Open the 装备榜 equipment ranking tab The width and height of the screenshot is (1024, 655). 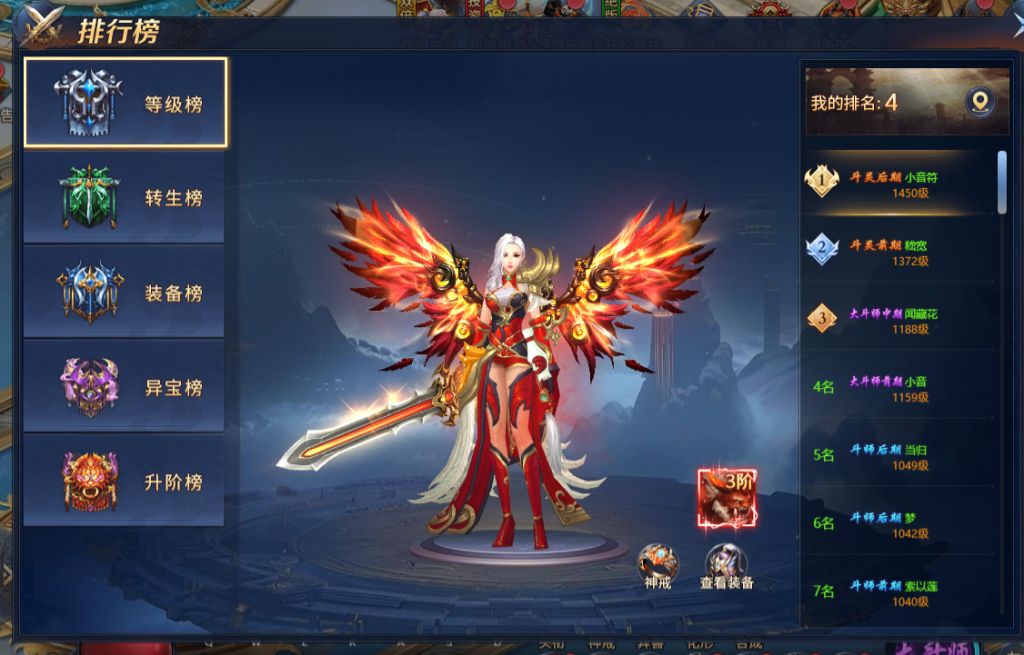[126, 292]
